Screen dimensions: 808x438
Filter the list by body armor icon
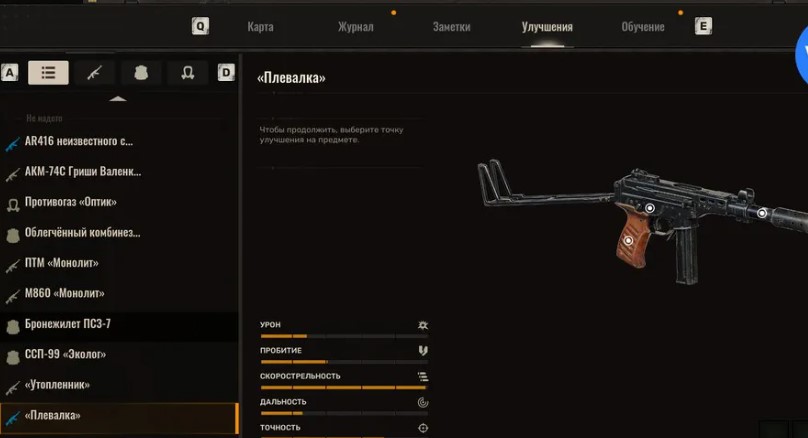(x=141, y=72)
